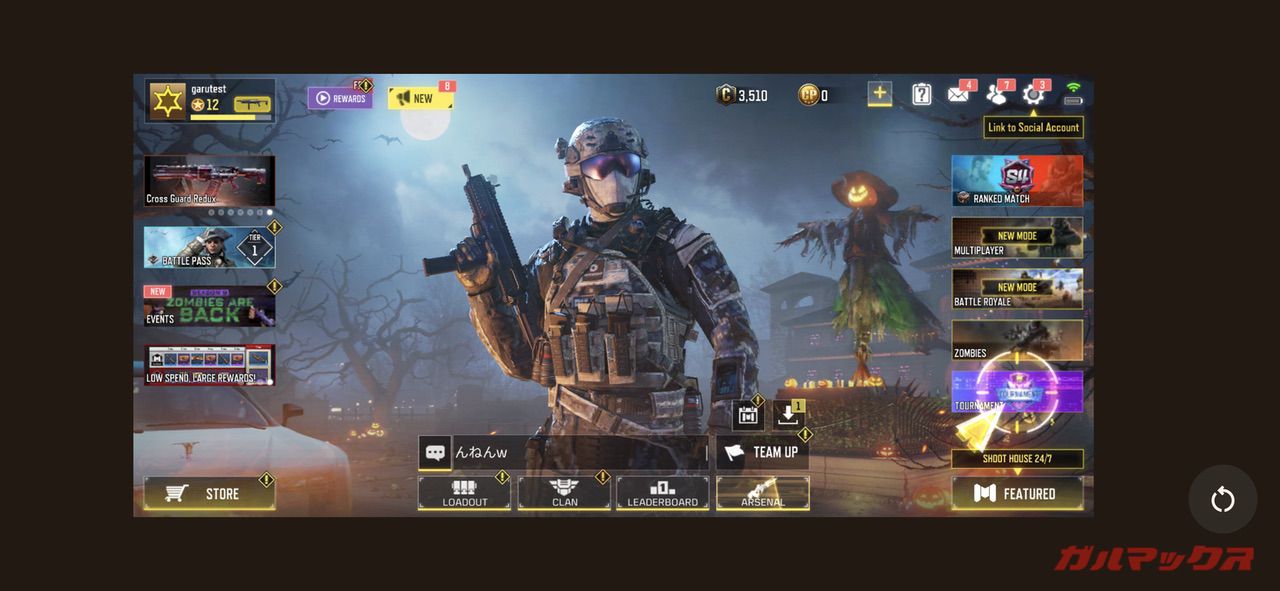Viewport: 1280px width, 591px height.
Task: Open the Loadout screen
Action: [464, 492]
